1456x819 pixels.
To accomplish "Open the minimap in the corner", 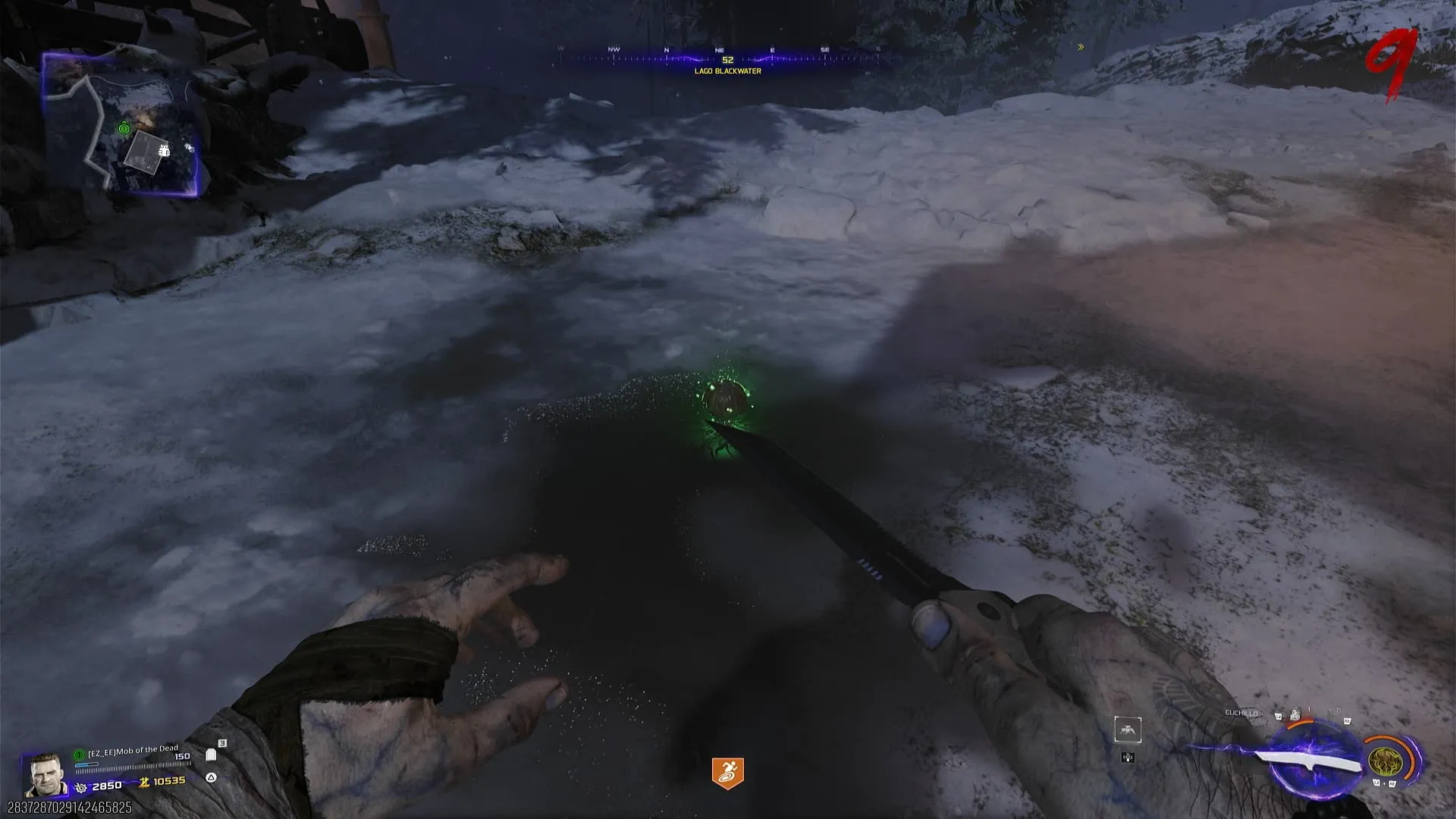I will tap(121, 124).
